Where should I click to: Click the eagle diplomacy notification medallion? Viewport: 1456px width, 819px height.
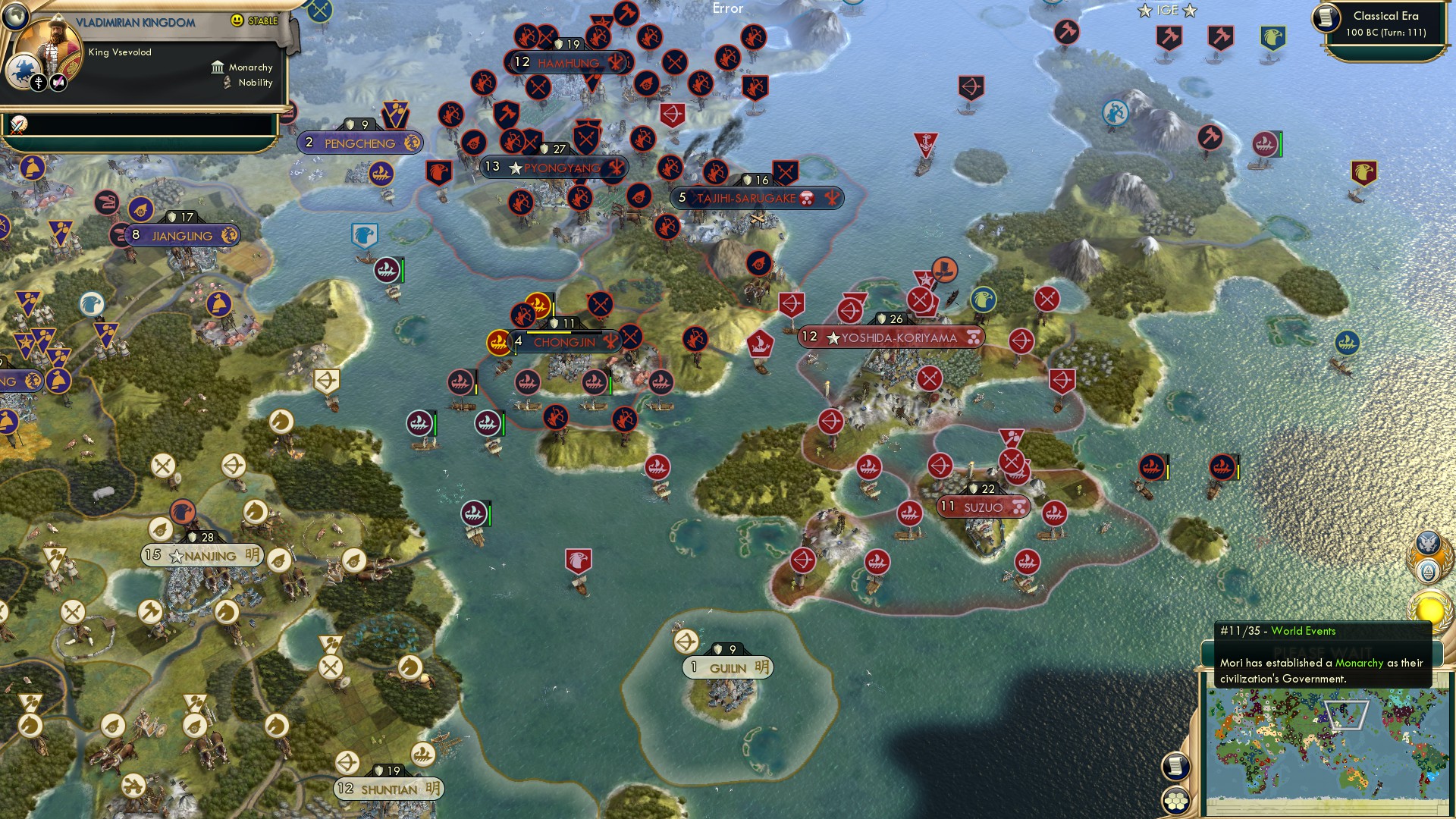click(1427, 542)
